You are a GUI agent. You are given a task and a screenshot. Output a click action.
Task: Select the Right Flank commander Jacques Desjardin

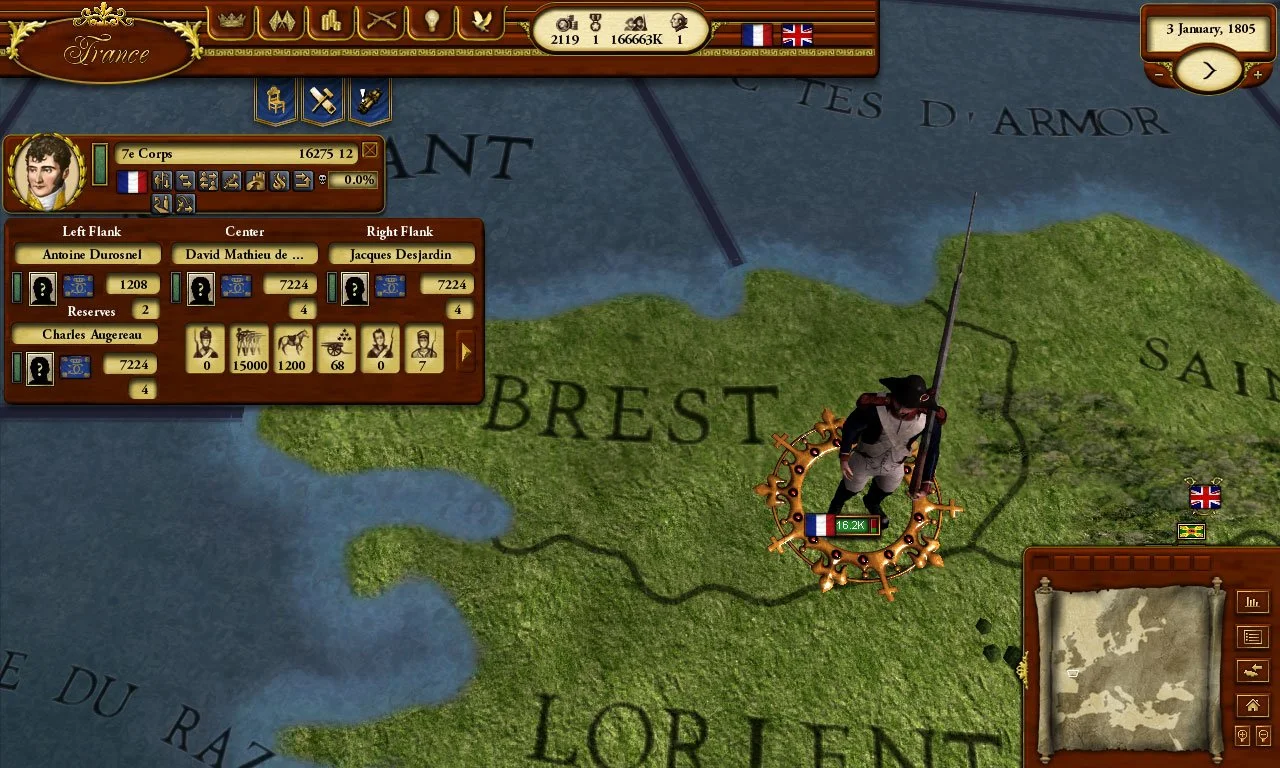pyautogui.click(x=402, y=254)
